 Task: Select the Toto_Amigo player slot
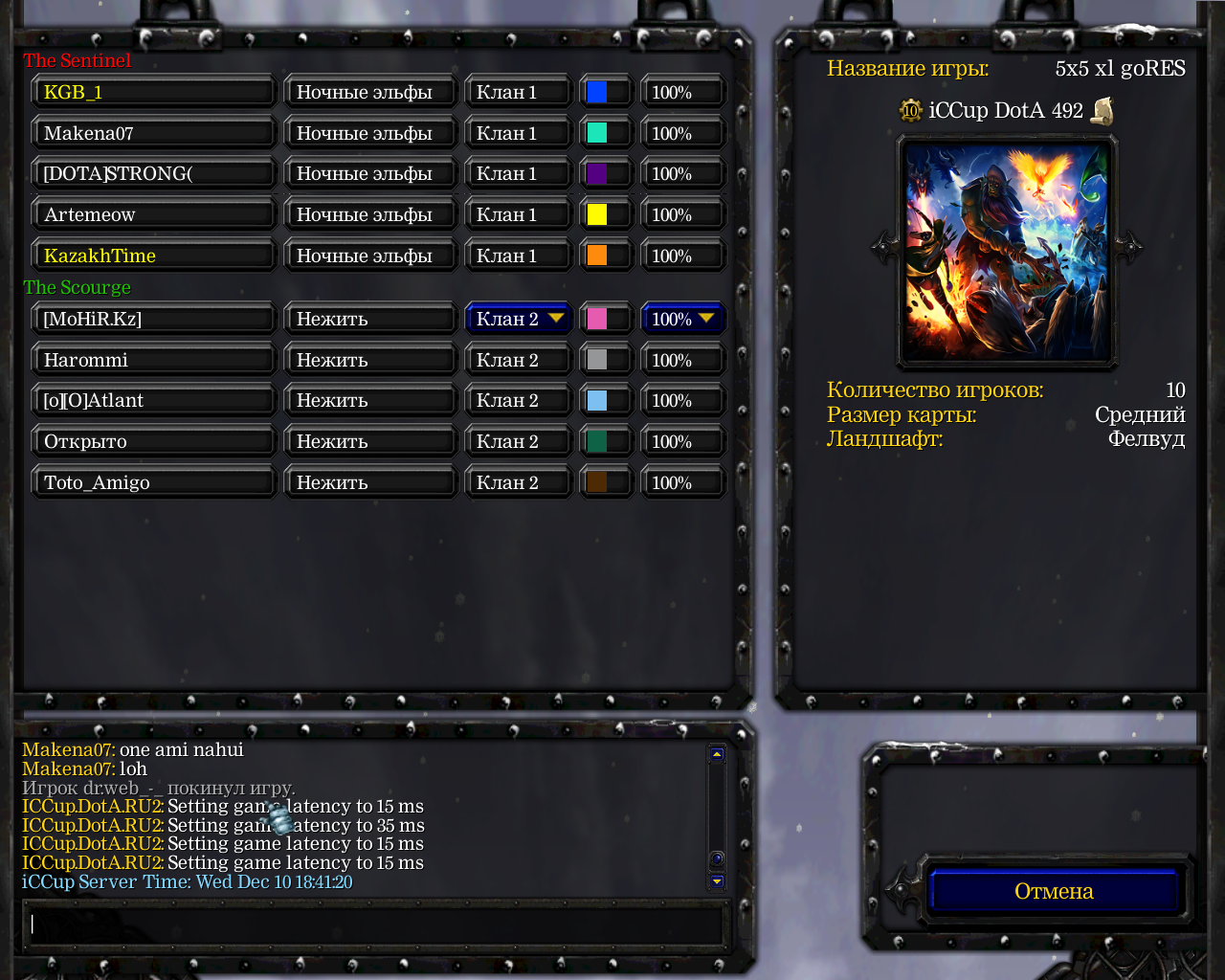click(x=153, y=483)
